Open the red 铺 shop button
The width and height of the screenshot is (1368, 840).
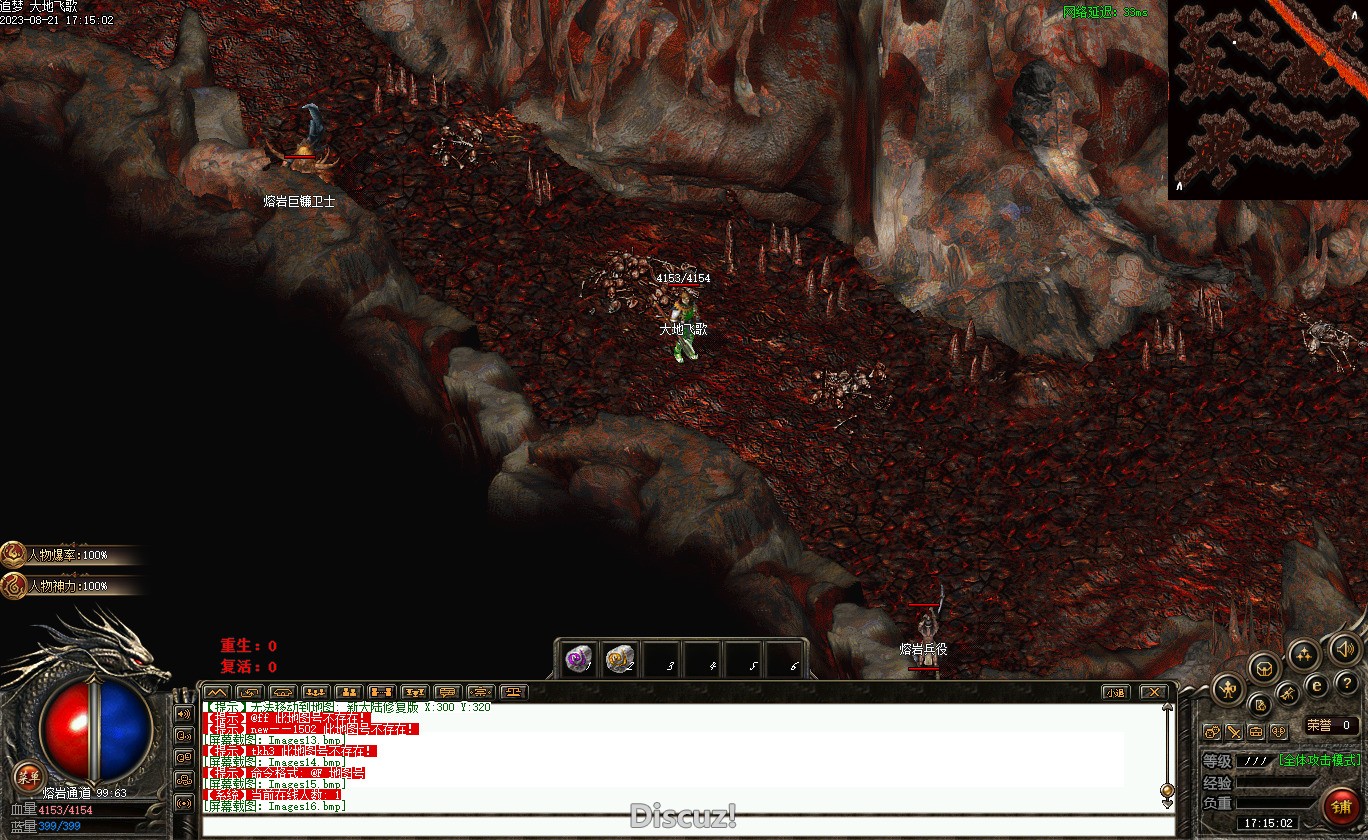[x=1341, y=804]
